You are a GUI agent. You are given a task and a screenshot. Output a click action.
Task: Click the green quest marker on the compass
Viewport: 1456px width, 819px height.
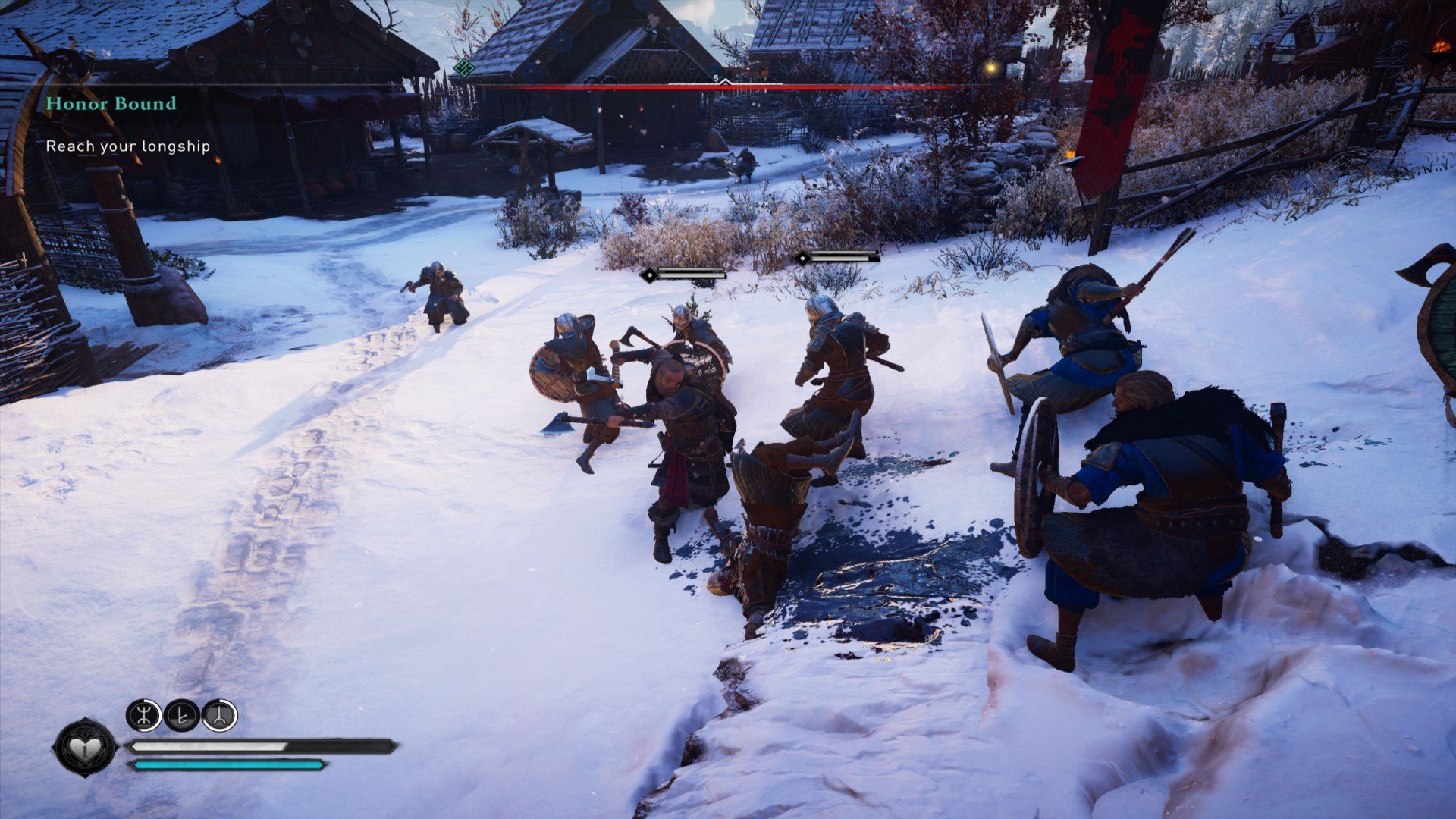(x=463, y=68)
